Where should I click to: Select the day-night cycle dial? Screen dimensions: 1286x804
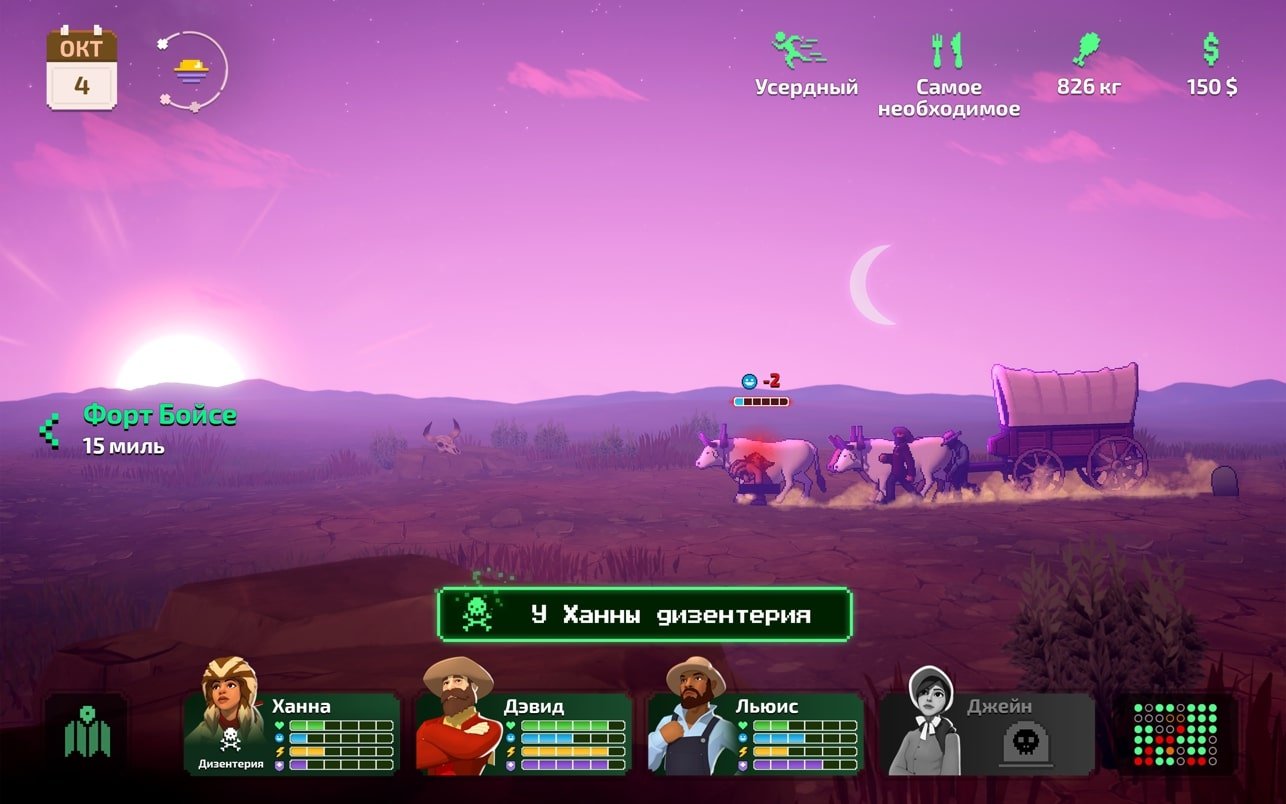click(191, 71)
